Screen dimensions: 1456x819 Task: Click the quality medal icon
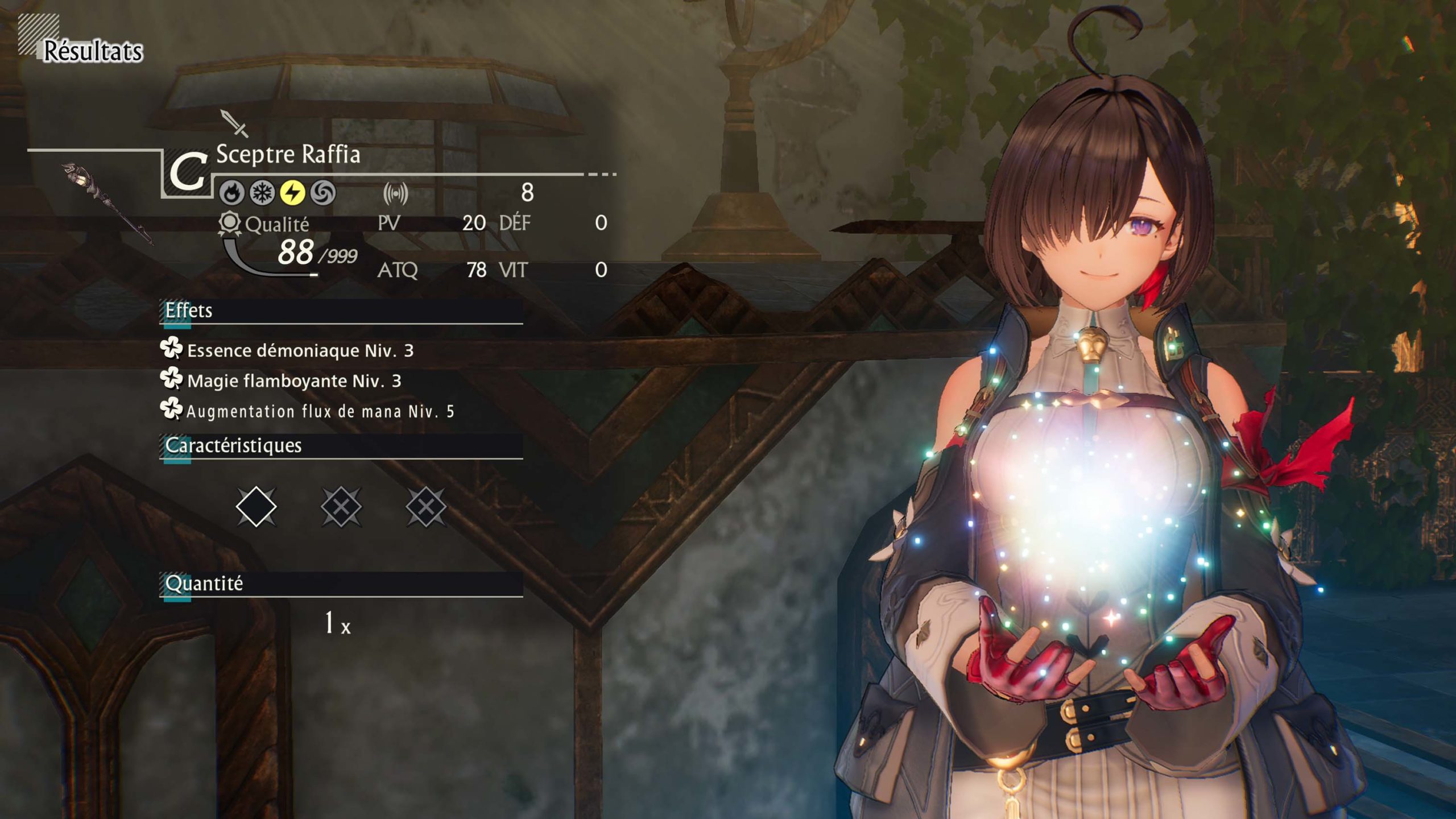coord(229,224)
